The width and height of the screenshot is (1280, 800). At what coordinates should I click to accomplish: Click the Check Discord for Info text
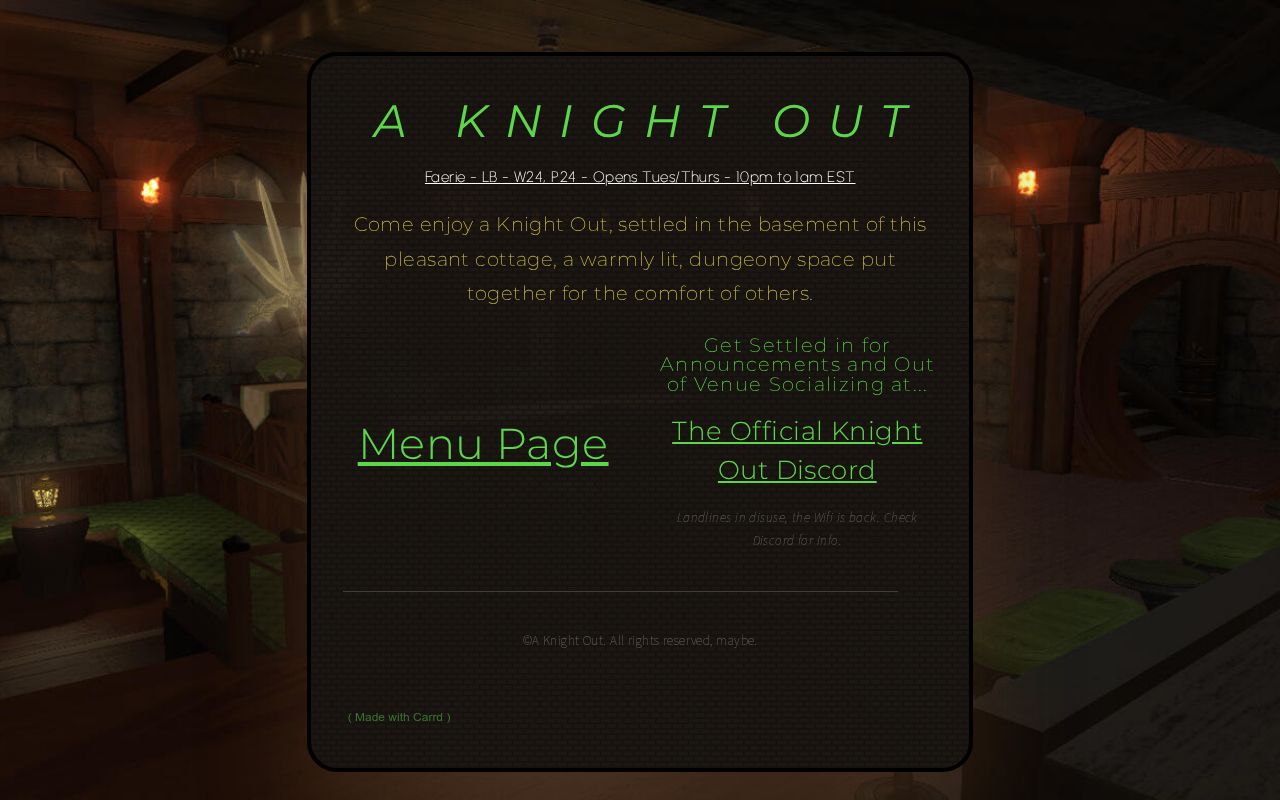(x=796, y=540)
